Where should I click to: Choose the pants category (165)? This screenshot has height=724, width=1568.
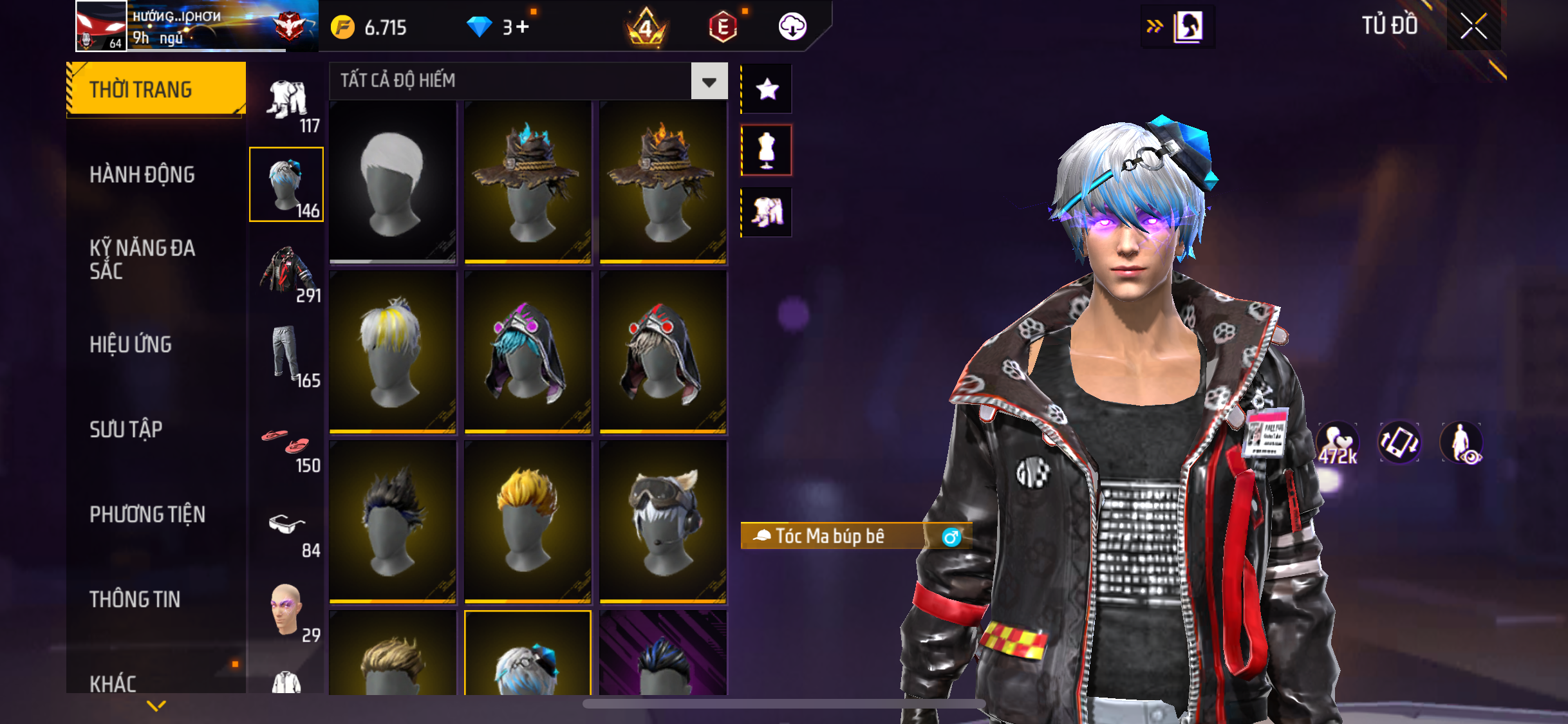[287, 355]
